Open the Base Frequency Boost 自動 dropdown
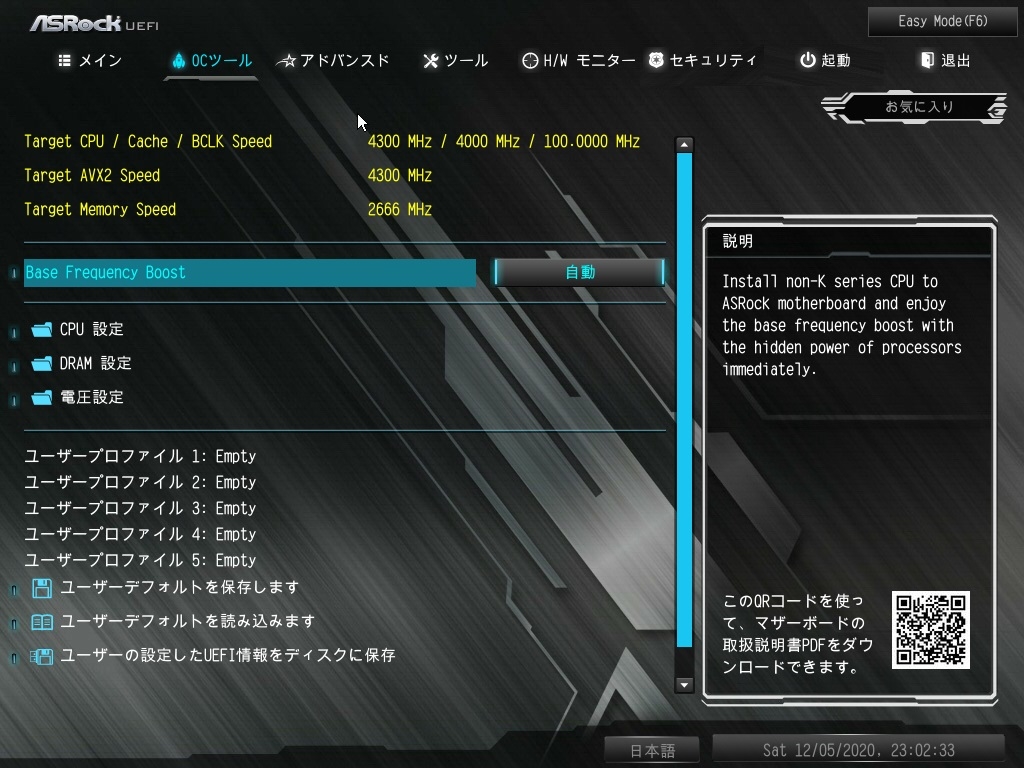This screenshot has height=768, width=1024. [579, 272]
